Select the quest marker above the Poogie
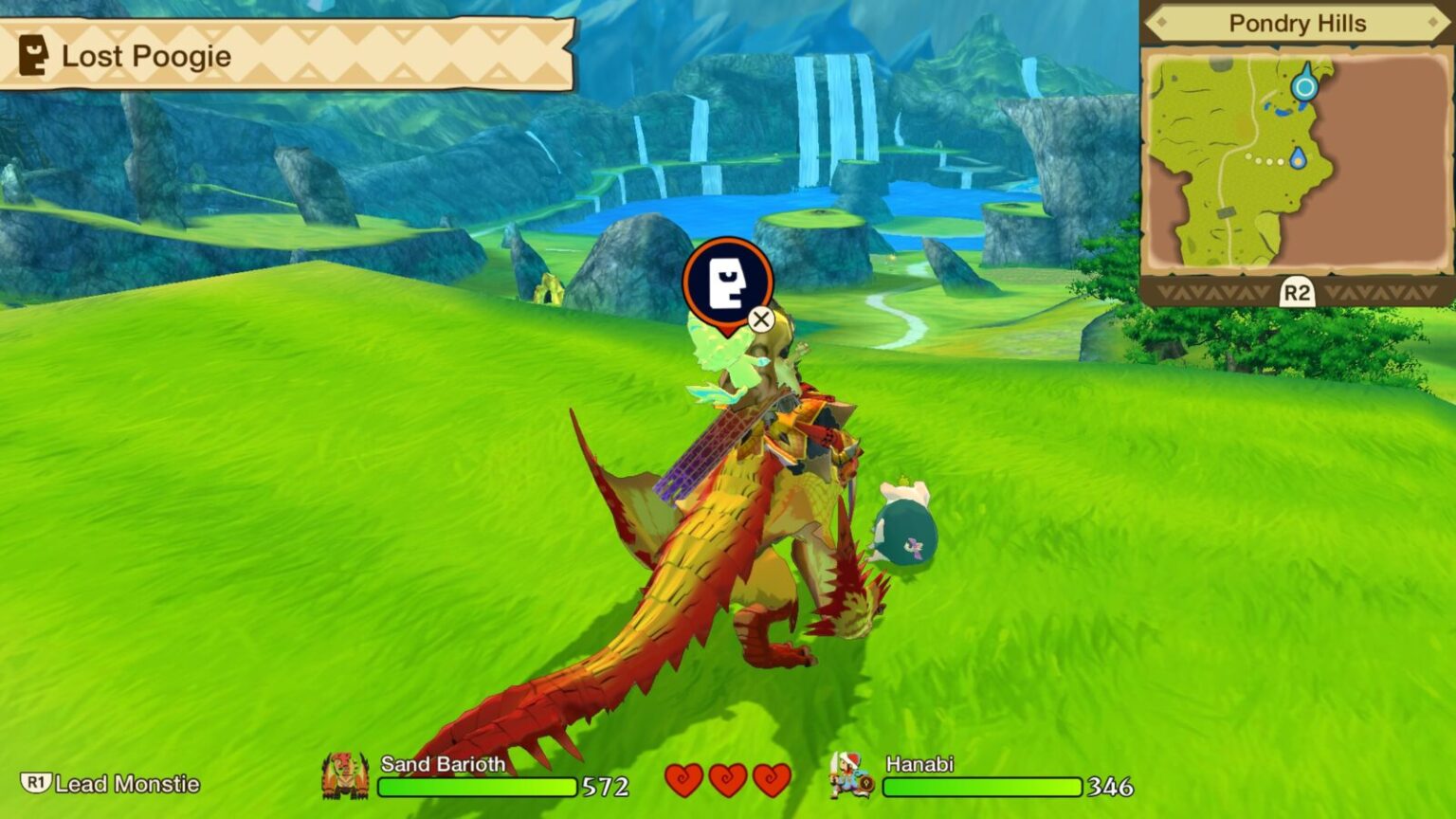 (728, 282)
